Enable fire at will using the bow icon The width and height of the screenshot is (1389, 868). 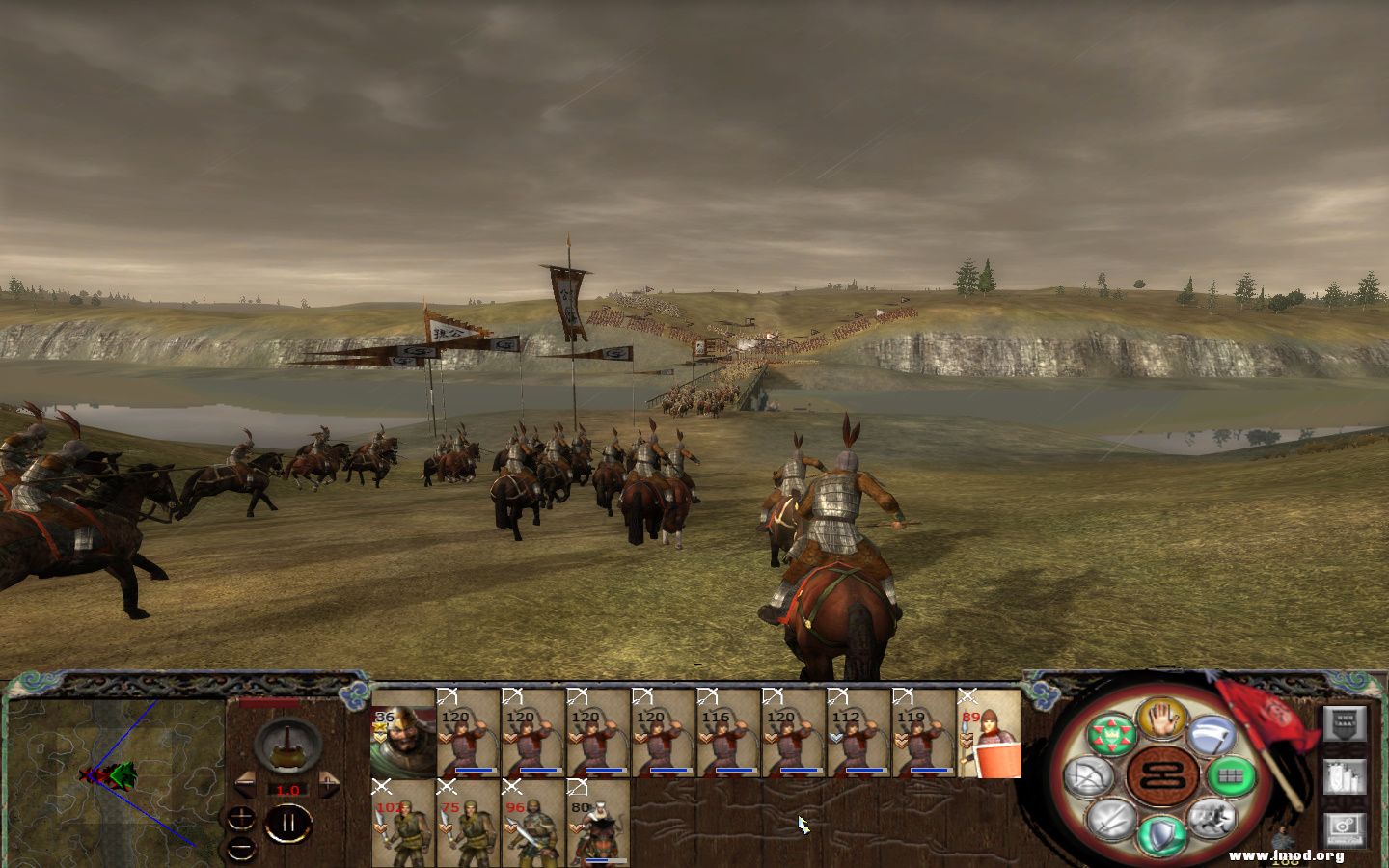pyautogui.click(x=1091, y=774)
